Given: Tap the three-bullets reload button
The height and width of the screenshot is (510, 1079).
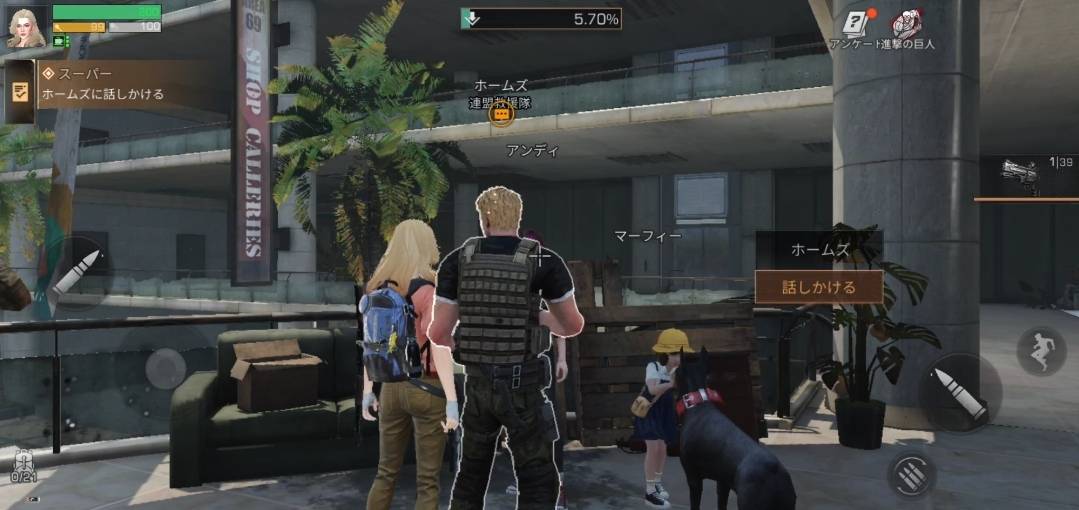Looking at the screenshot, I should (910, 473).
